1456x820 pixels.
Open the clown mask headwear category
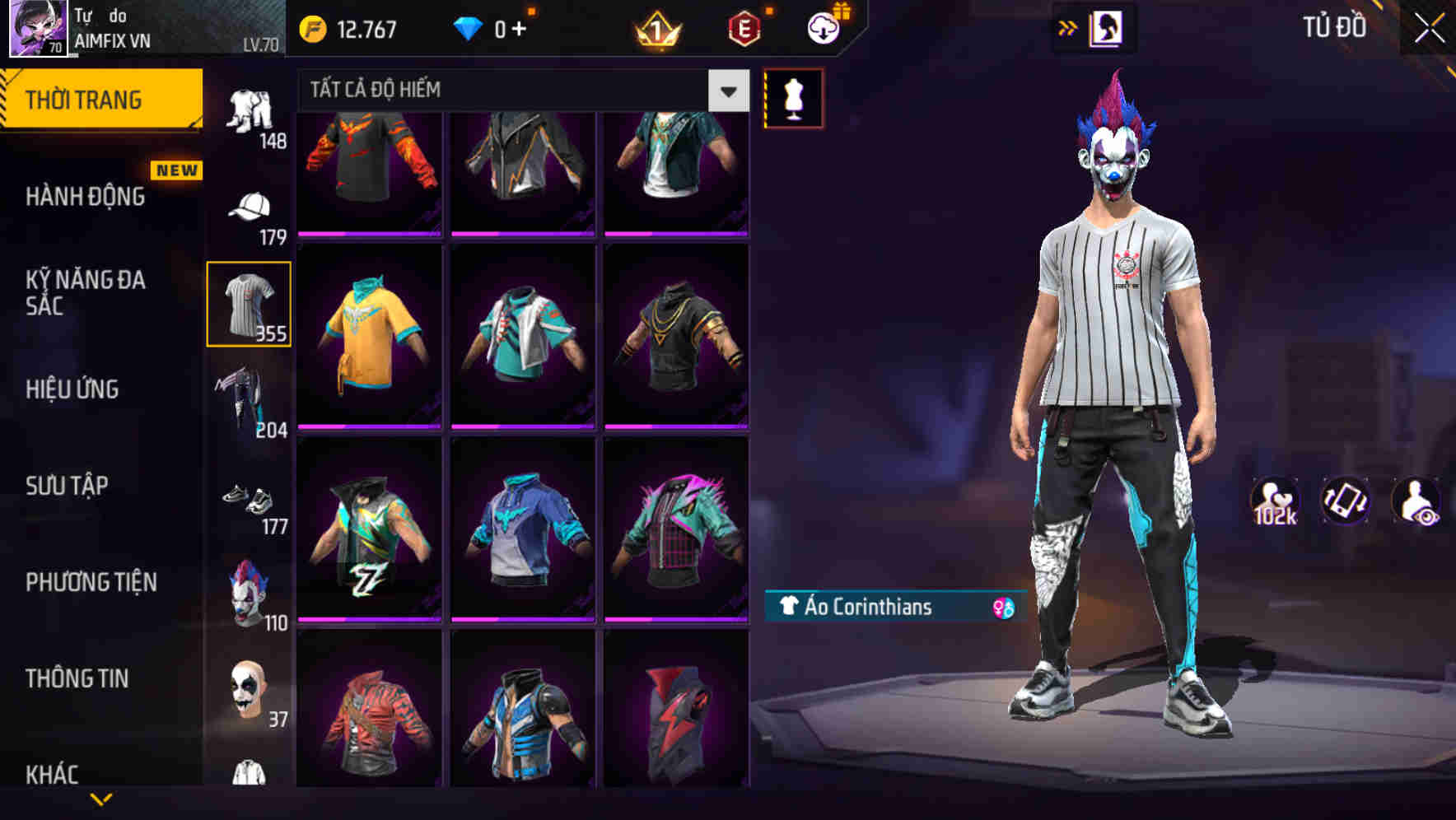250,589
